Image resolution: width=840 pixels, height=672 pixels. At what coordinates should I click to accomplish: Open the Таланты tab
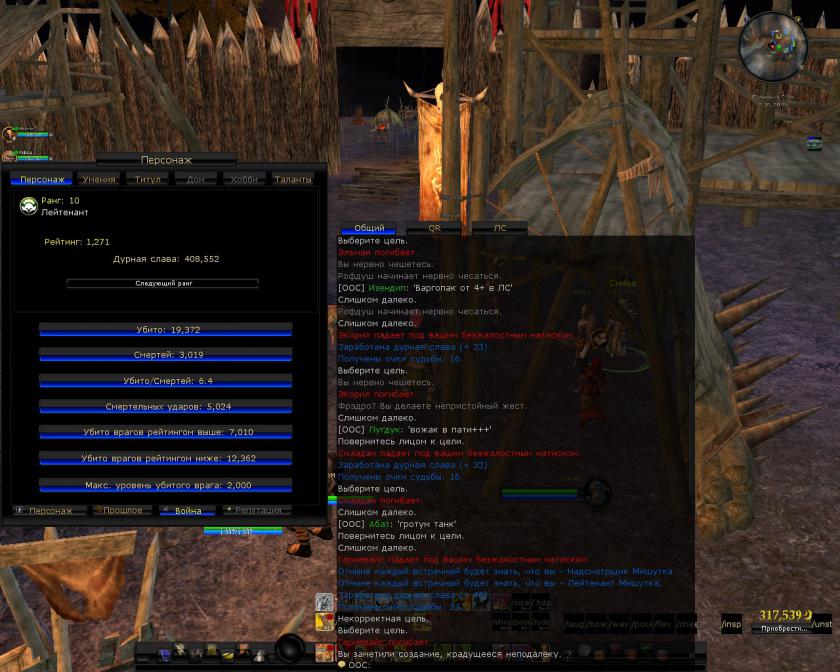(293, 179)
